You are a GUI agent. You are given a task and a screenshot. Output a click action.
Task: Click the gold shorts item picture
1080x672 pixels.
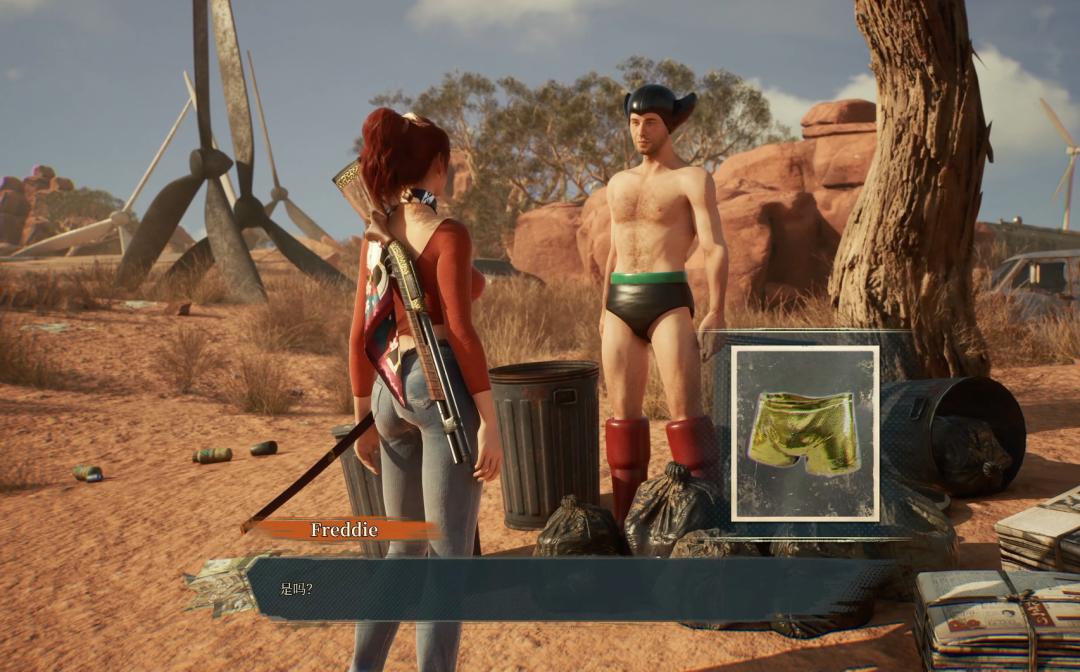(x=805, y=433)
